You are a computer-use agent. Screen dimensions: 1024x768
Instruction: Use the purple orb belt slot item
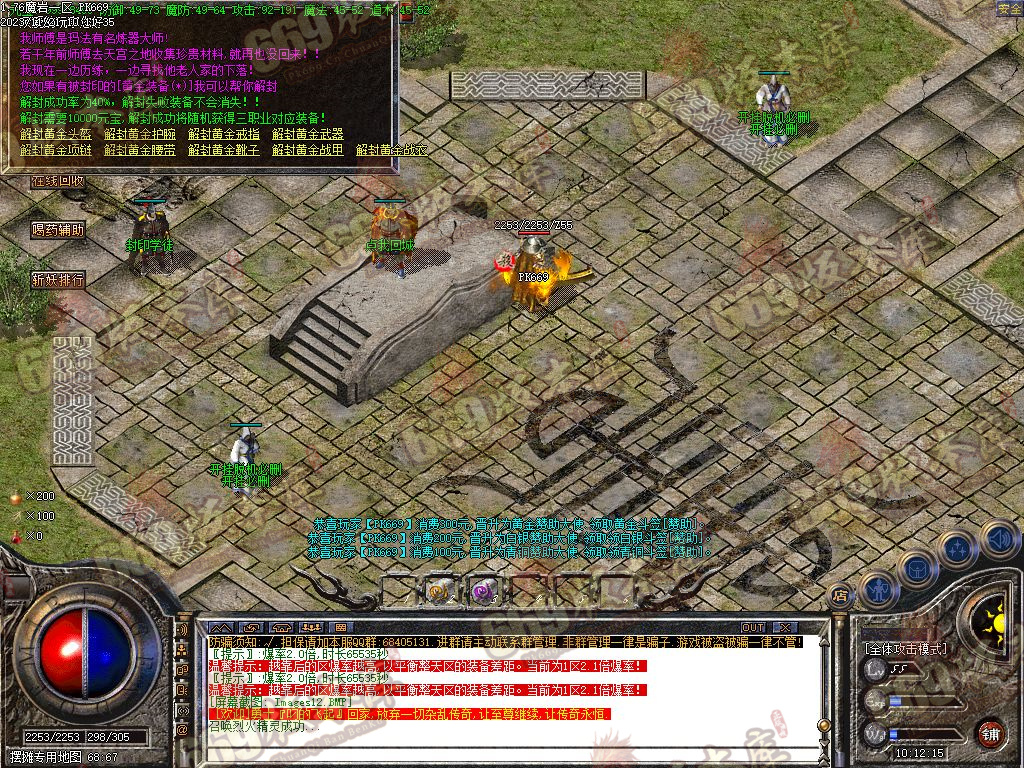485,592
